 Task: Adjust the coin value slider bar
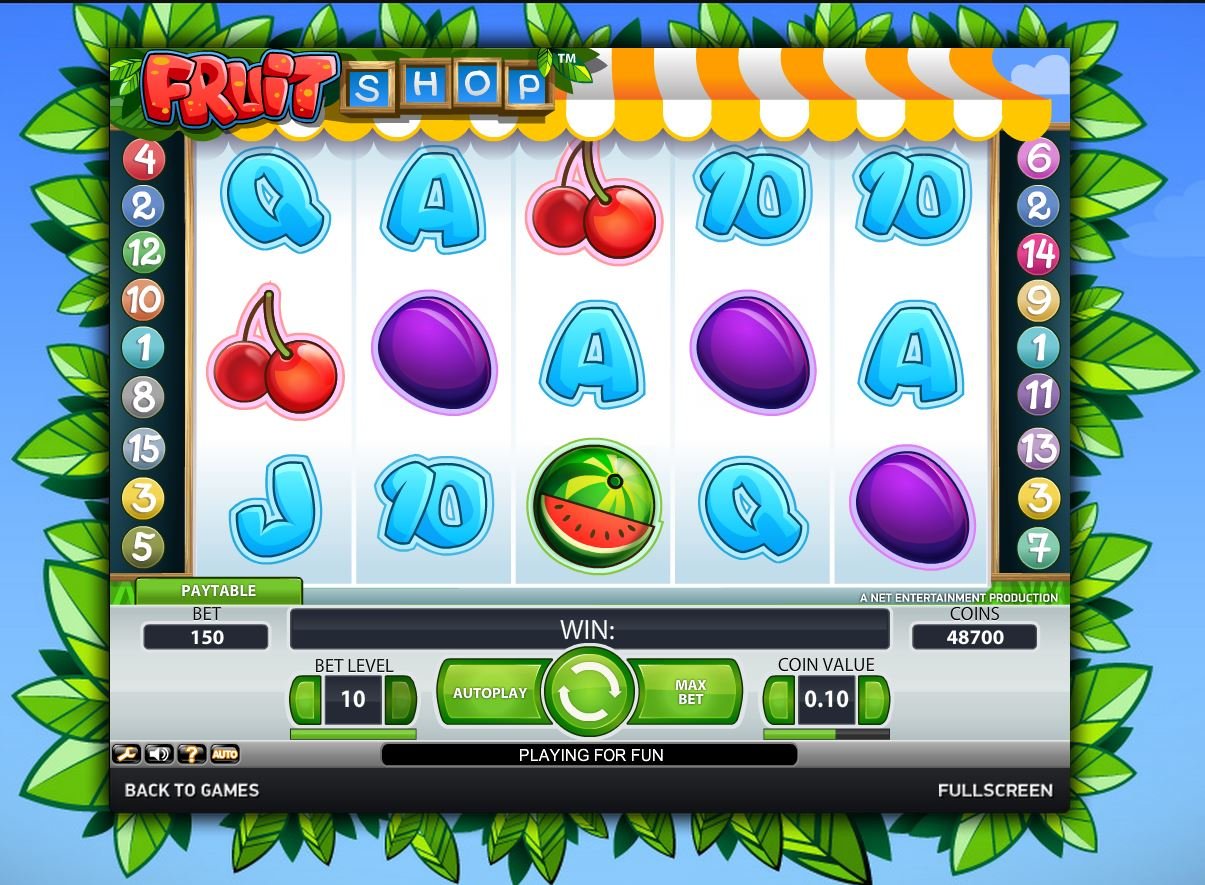(826, 734)
